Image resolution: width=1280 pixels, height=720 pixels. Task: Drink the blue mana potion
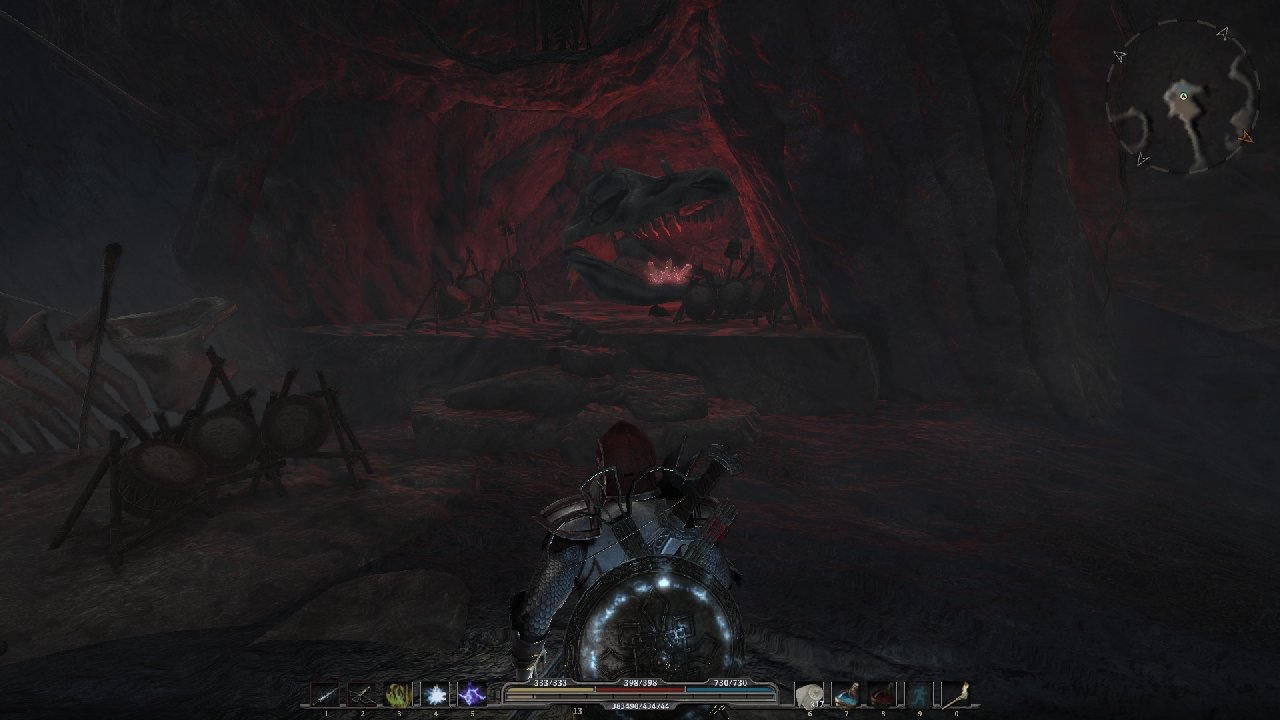click(x=846, y=694)
